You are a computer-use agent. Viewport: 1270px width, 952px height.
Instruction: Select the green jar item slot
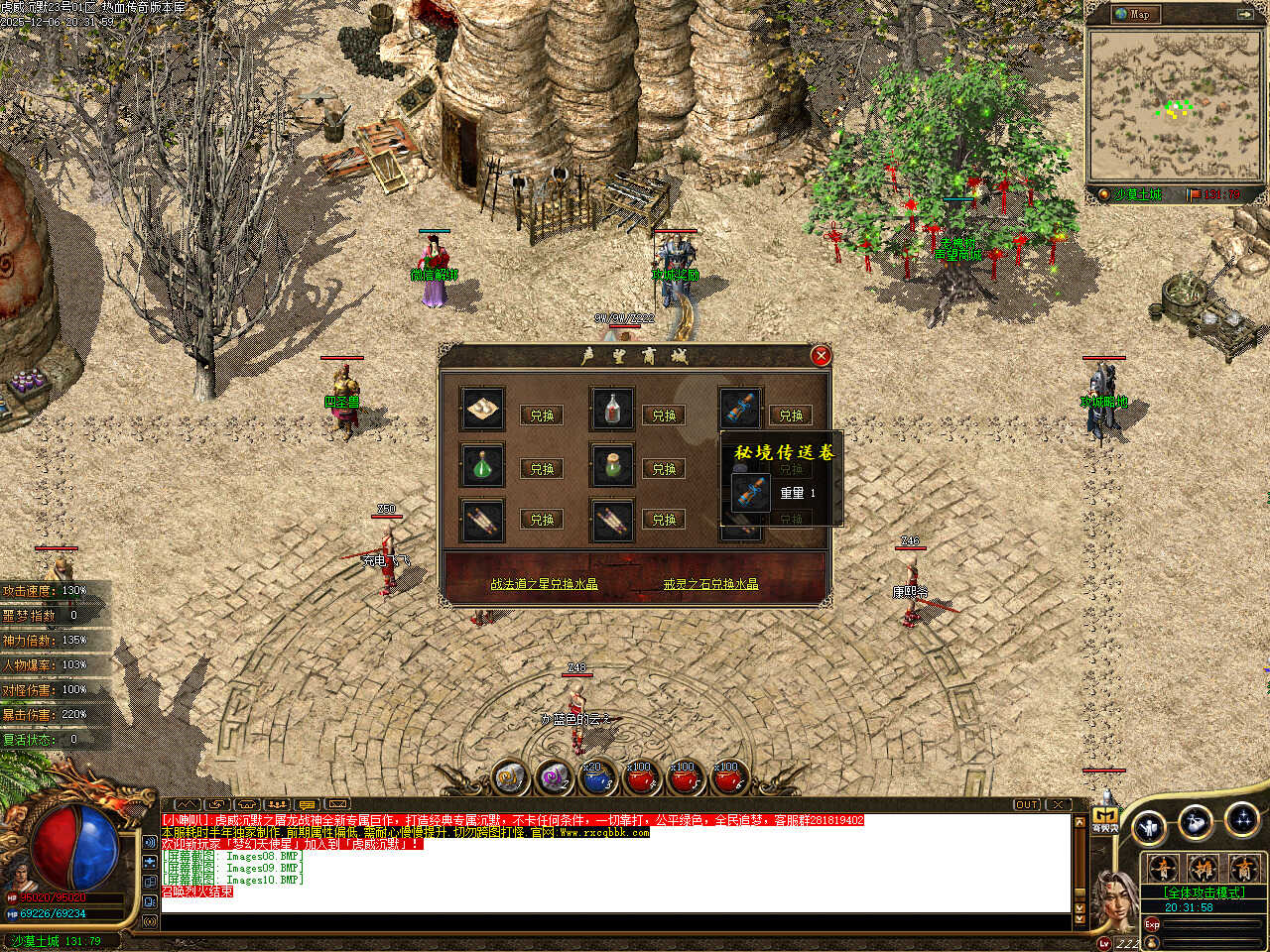[x=612, y=466]
